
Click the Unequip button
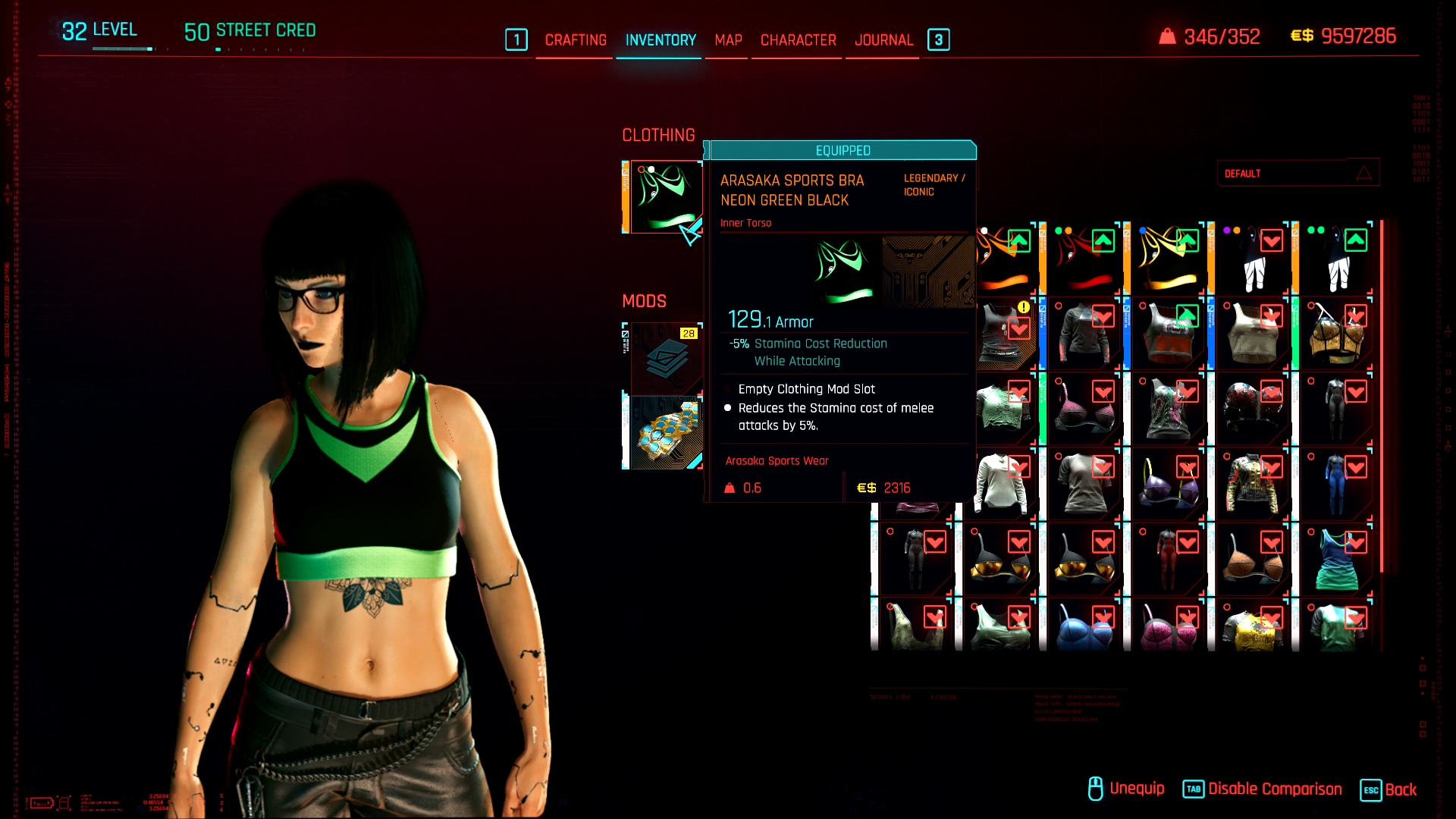tap(1127, 789)
